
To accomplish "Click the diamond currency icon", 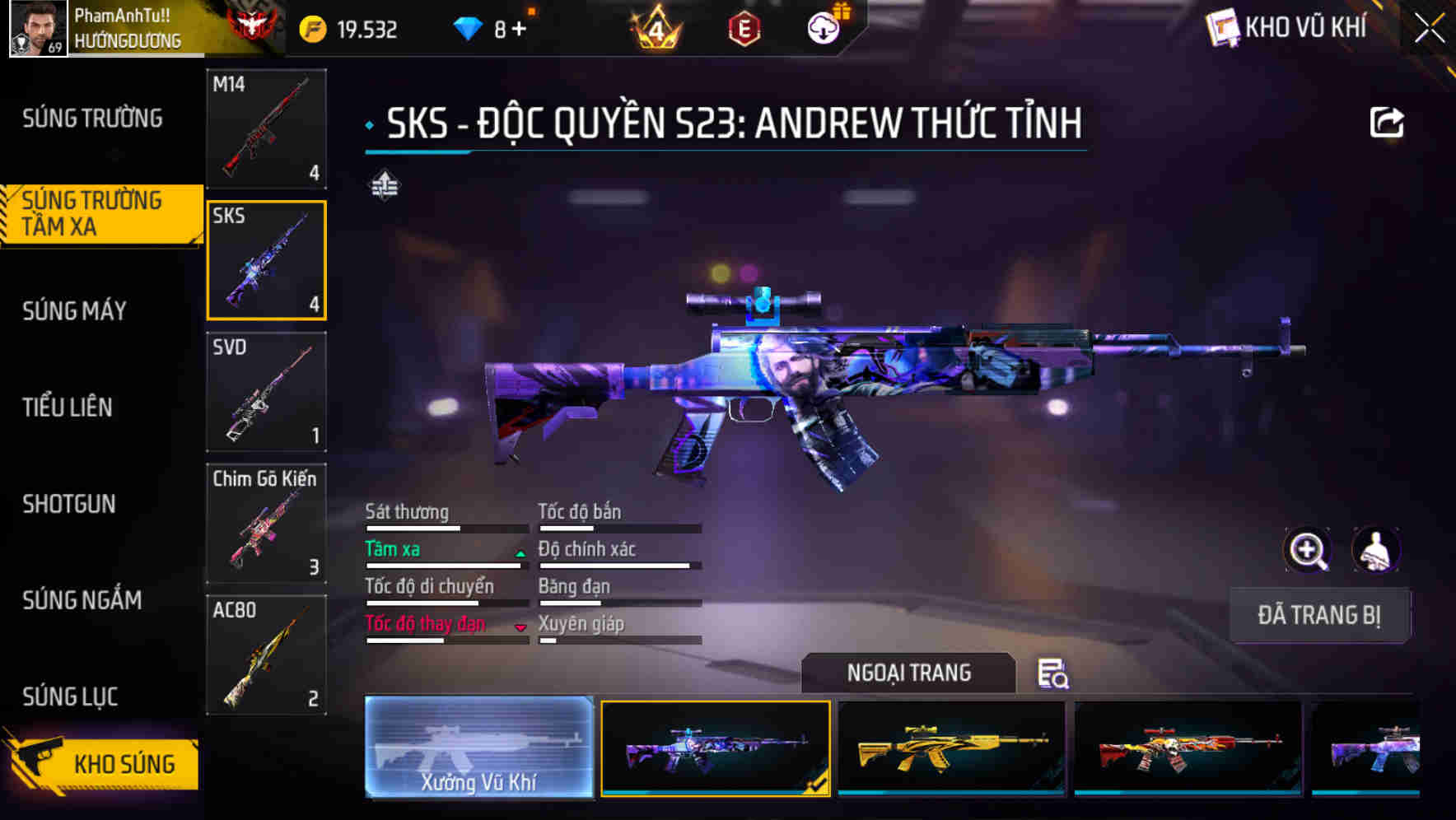I will [x=470, y=26].
